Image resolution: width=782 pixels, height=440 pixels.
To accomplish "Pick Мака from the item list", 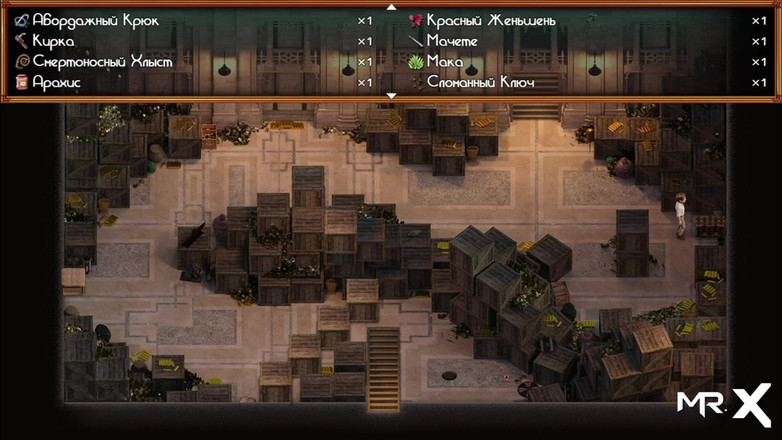I will (x=445, y=62).
